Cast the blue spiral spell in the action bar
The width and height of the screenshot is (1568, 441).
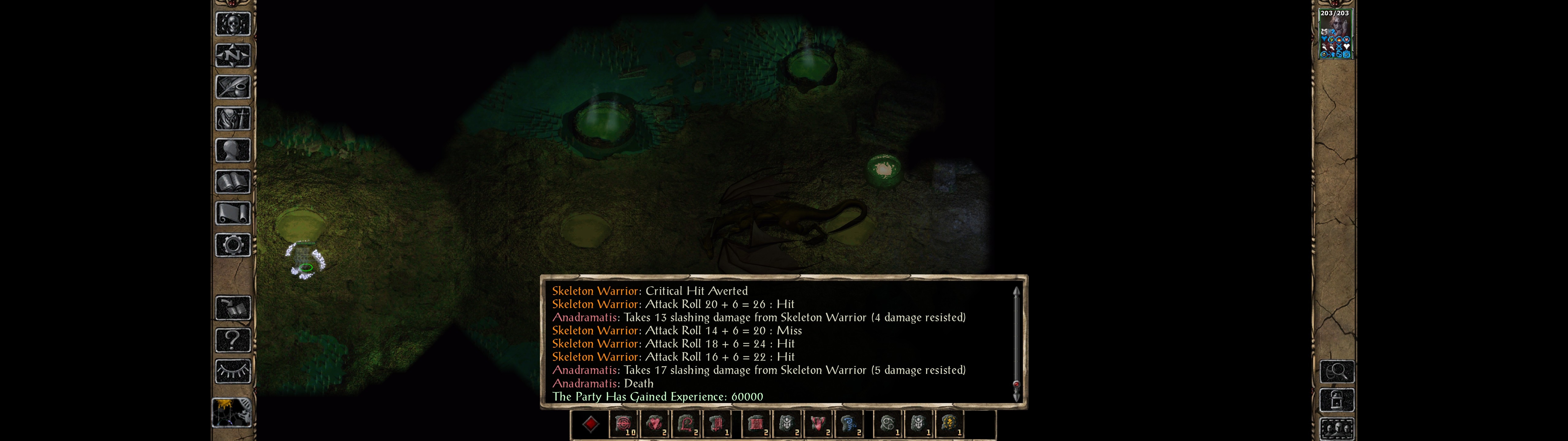849,424
